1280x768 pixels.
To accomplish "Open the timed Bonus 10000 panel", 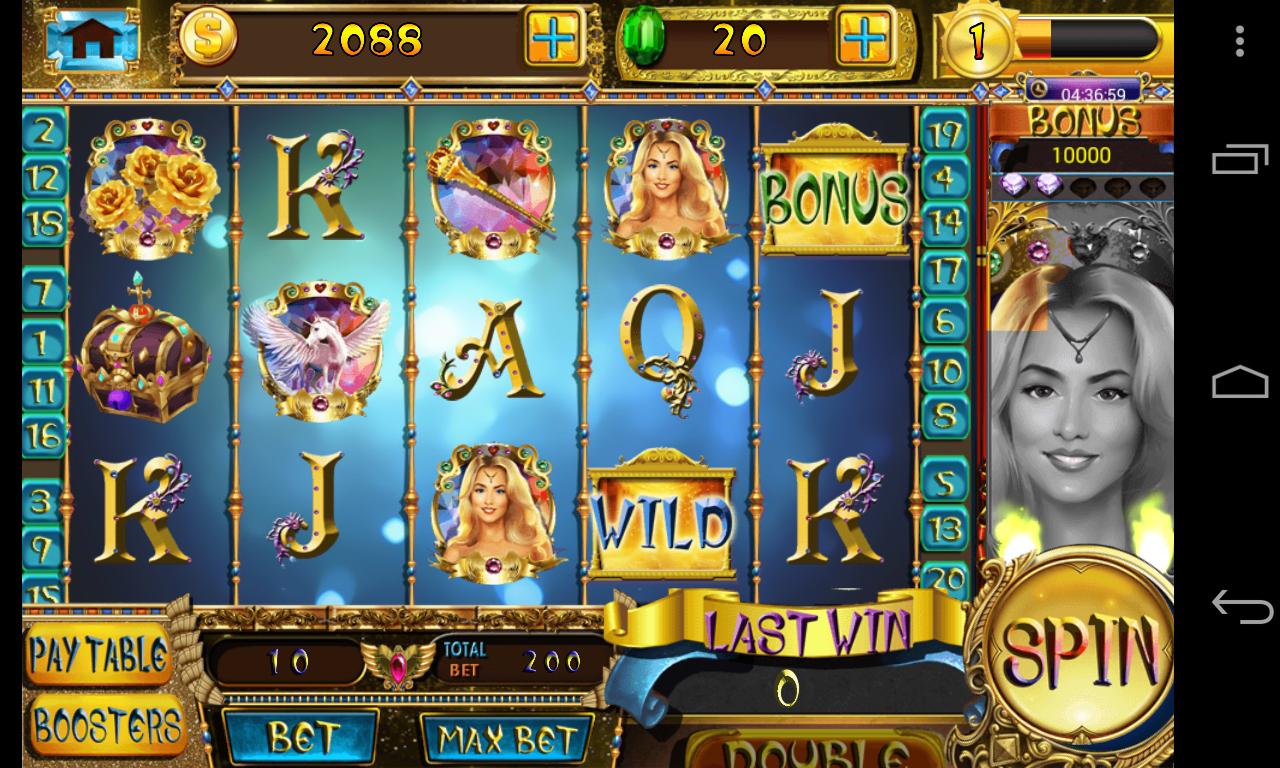I will 1080,140.
